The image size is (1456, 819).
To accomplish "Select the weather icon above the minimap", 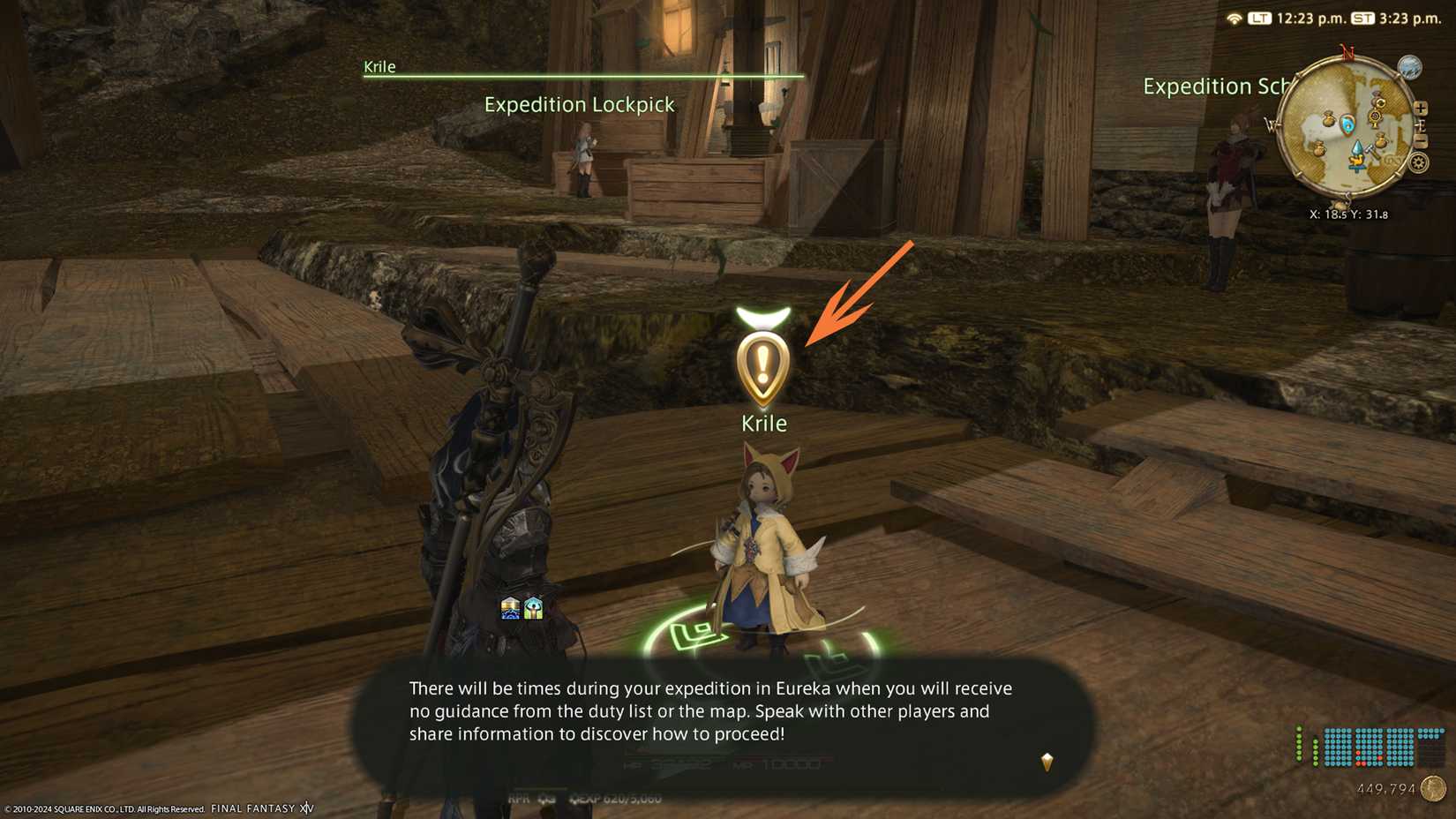I will (1409, 66).
